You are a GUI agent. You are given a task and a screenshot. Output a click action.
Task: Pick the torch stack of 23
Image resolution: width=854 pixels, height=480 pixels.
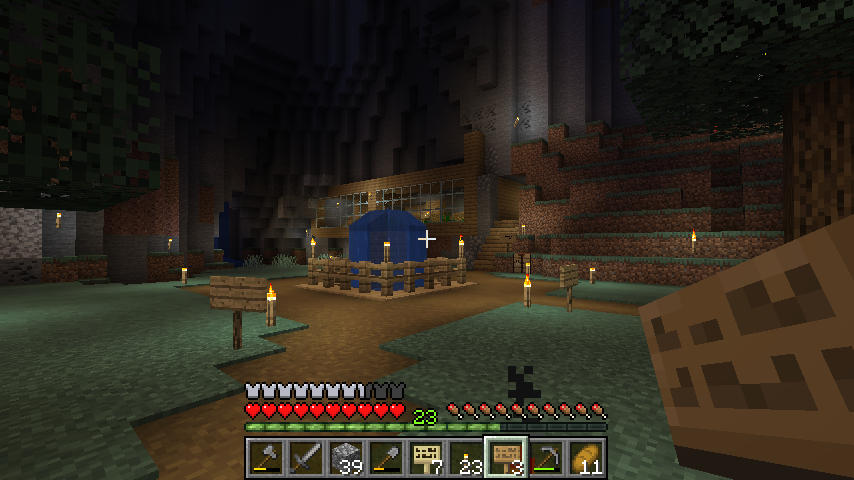[465, 458]
